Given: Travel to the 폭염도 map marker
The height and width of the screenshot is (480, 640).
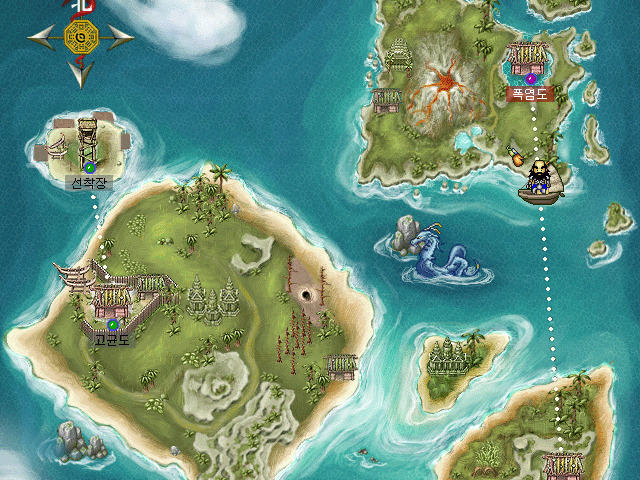Looking at the screenshot, I should [532, 78].
